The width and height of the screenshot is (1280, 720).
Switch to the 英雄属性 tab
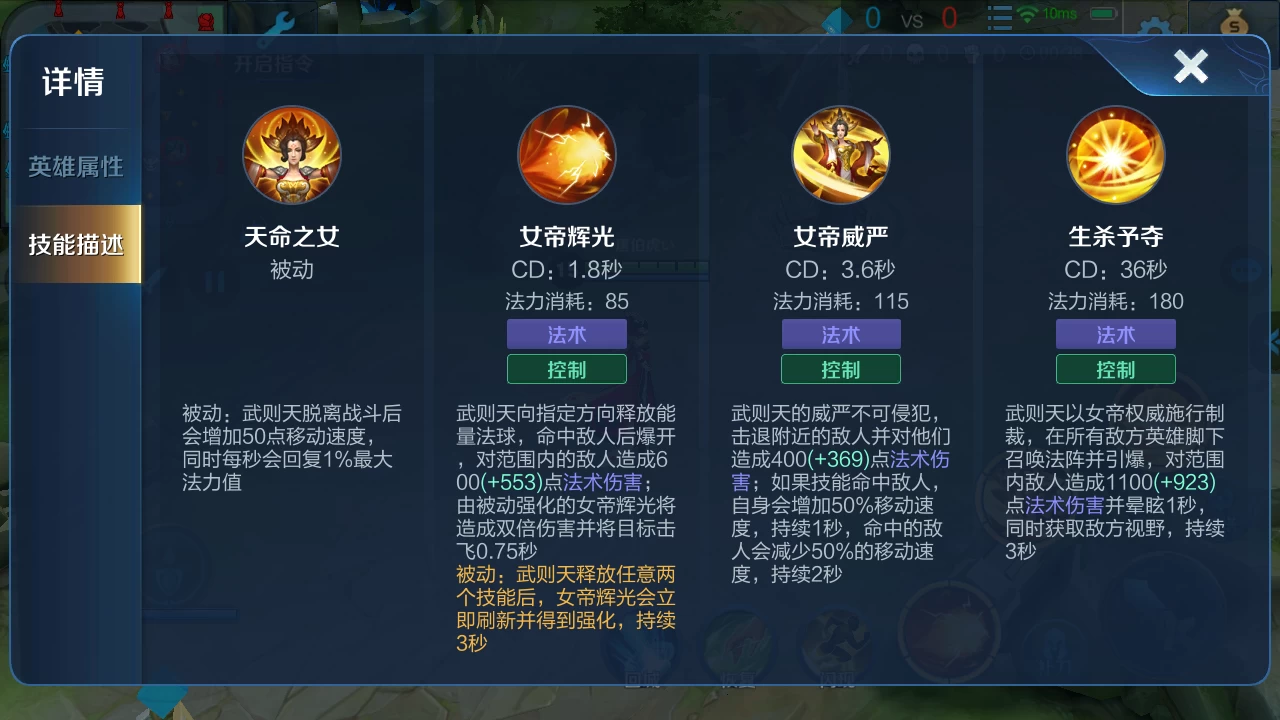coord(75,168)
